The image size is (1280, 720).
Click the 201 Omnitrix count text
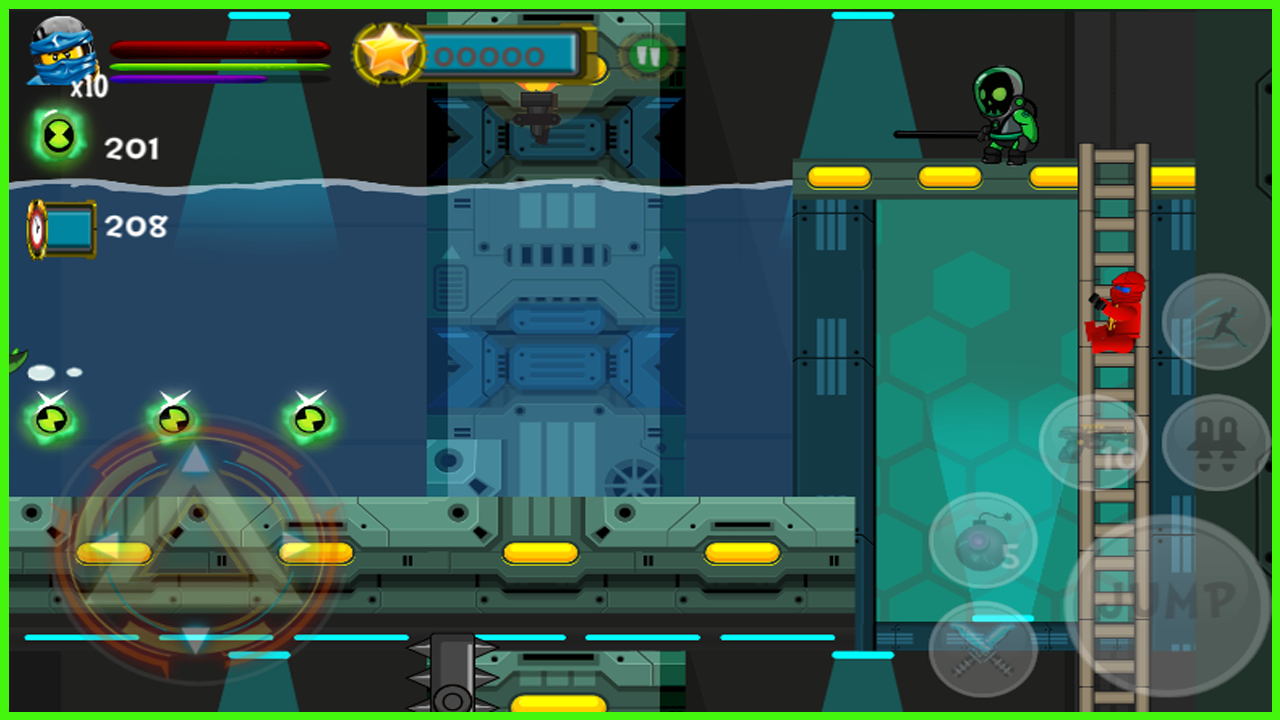[131, 148]
